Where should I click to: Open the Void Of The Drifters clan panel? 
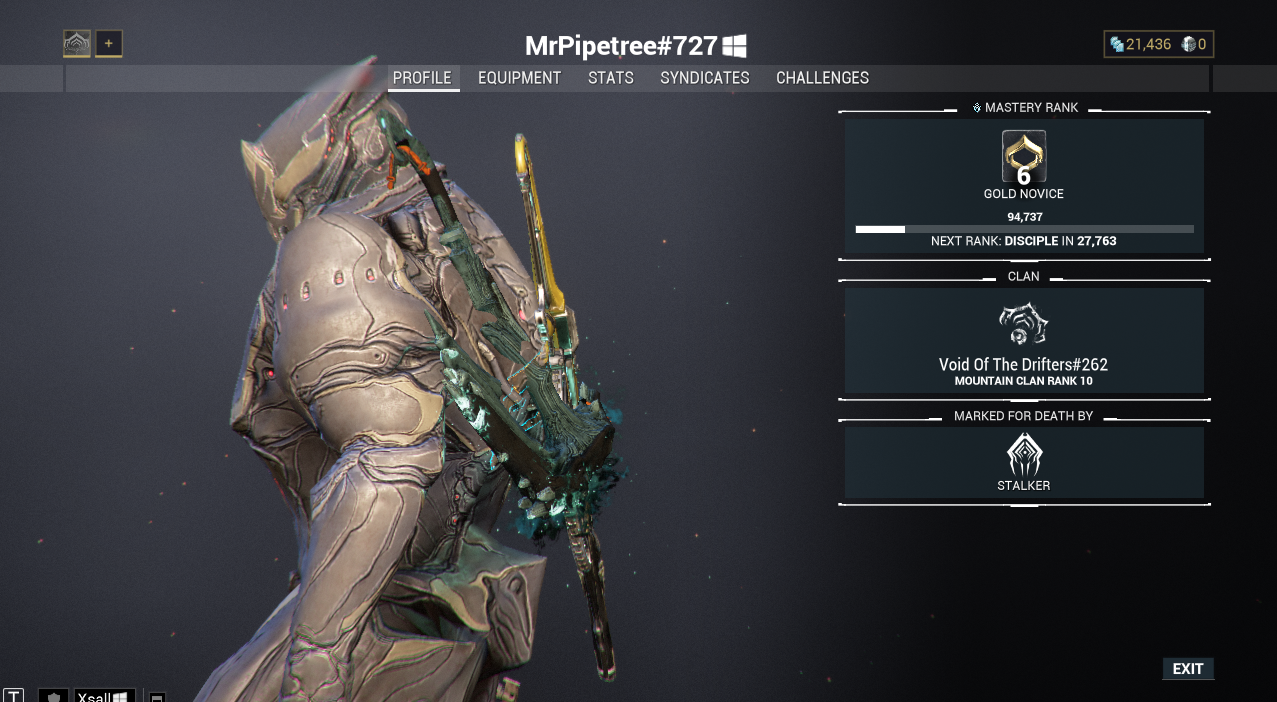1023,342
